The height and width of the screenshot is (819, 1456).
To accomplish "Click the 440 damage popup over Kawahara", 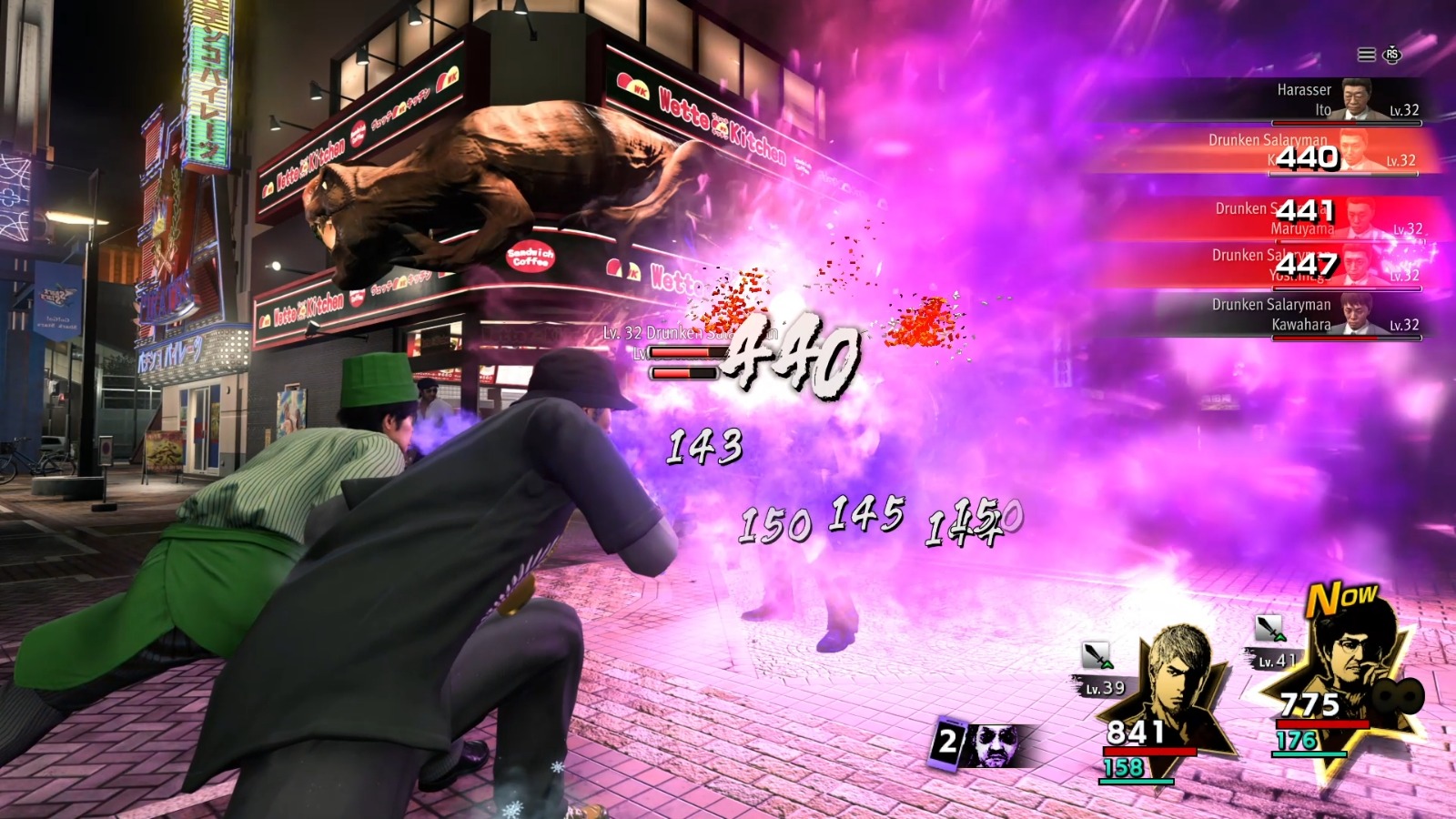I will (x=1307, y=157).
